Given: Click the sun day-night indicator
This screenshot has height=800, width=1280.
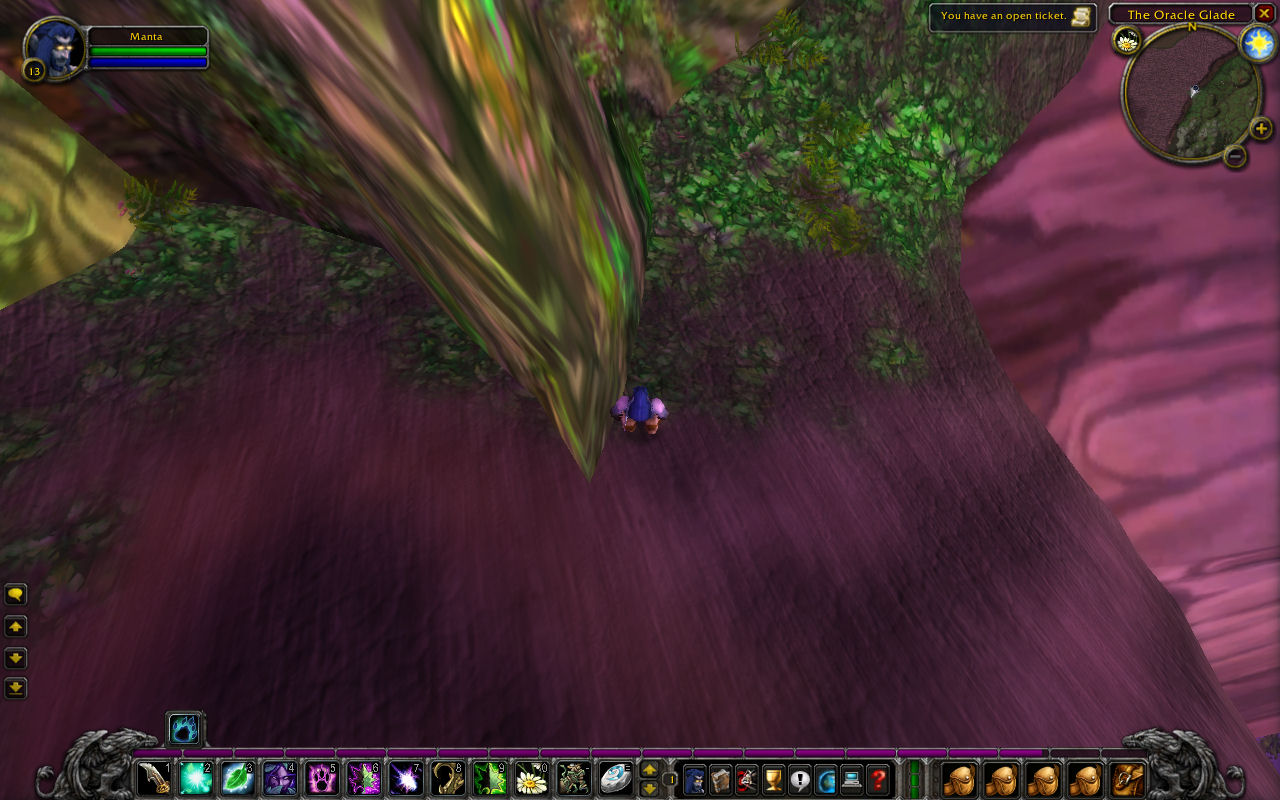Looking at the screenshot, I should 1257,42.
